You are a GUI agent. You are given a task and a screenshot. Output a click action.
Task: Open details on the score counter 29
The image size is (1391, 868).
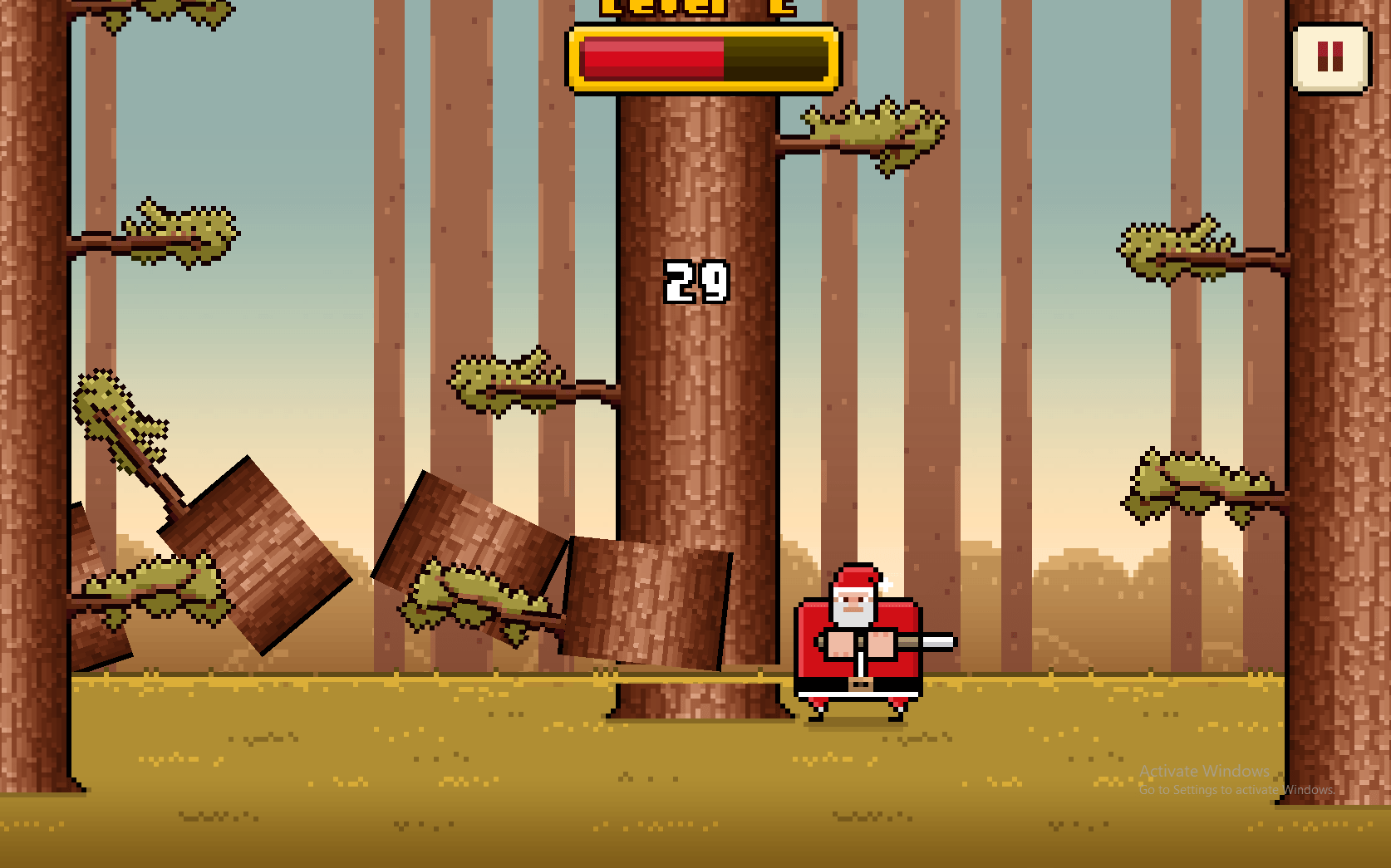[x=698, y=282]
